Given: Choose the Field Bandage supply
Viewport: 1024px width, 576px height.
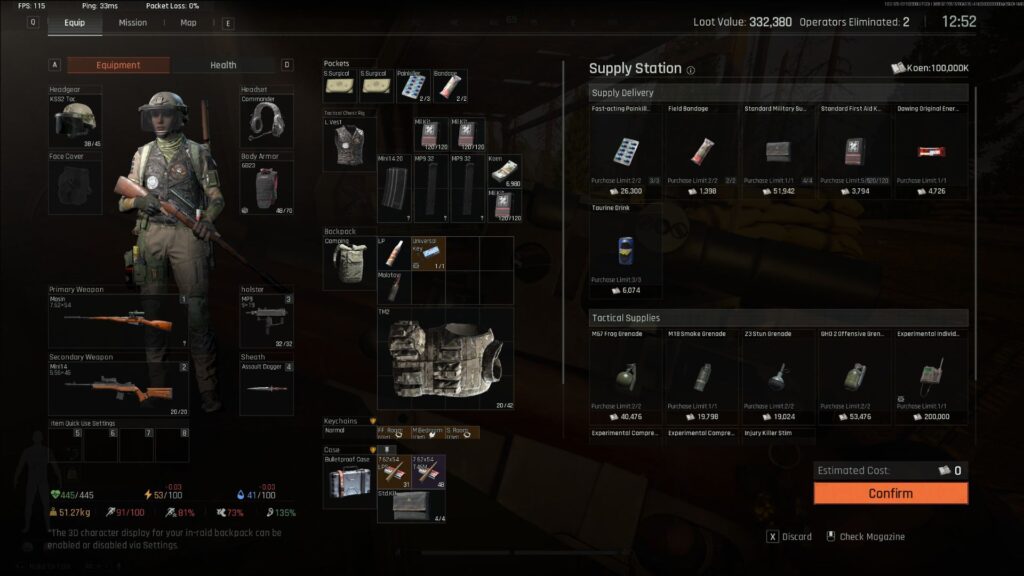Looking at the screenshot, I should point(704,152).
